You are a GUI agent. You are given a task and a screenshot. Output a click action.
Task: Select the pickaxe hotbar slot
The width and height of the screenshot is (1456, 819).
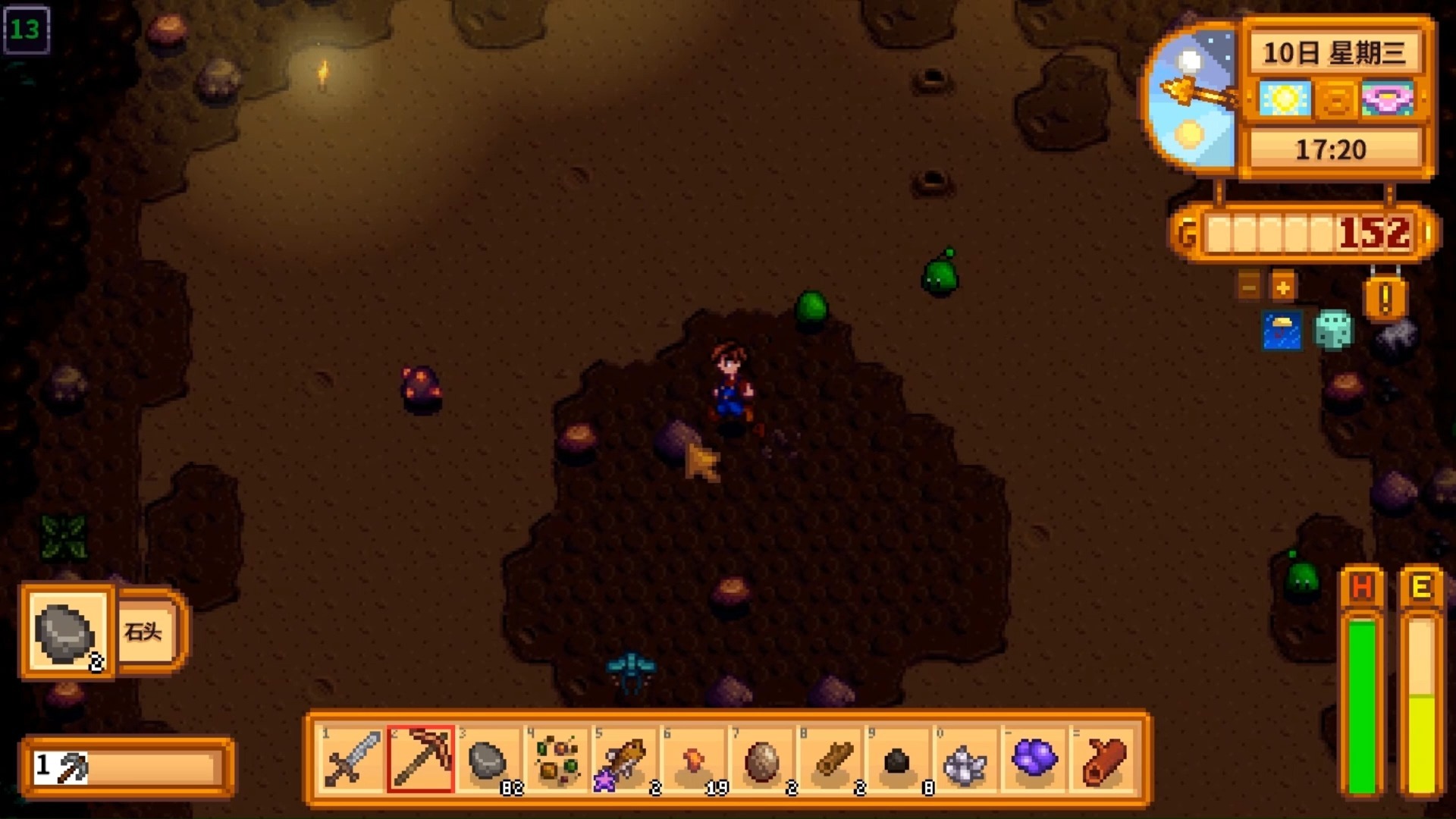(x=420, y=760)
